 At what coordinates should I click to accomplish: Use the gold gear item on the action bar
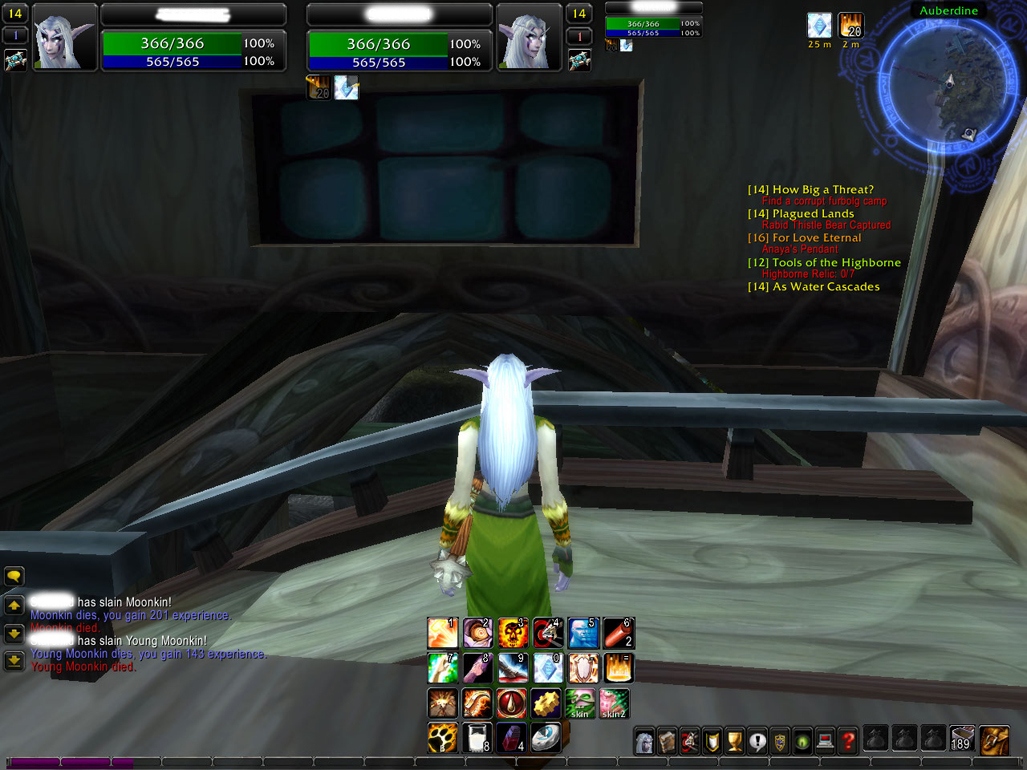546,704
